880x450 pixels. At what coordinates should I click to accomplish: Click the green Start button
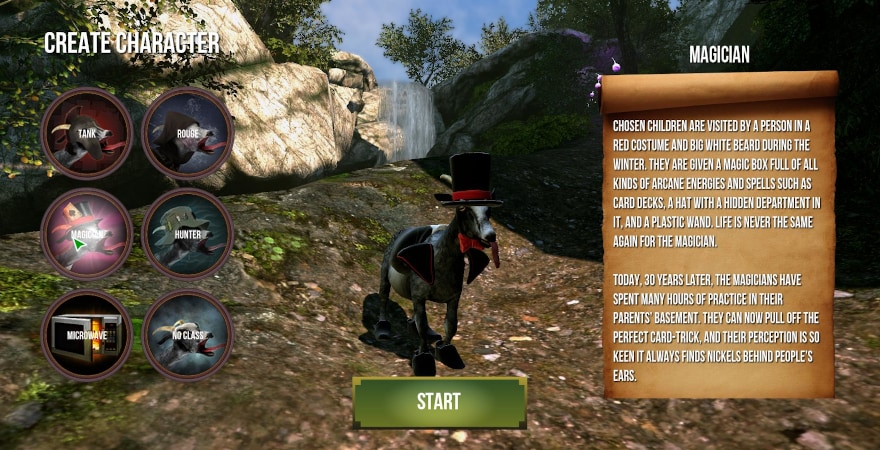pos(439,402)
